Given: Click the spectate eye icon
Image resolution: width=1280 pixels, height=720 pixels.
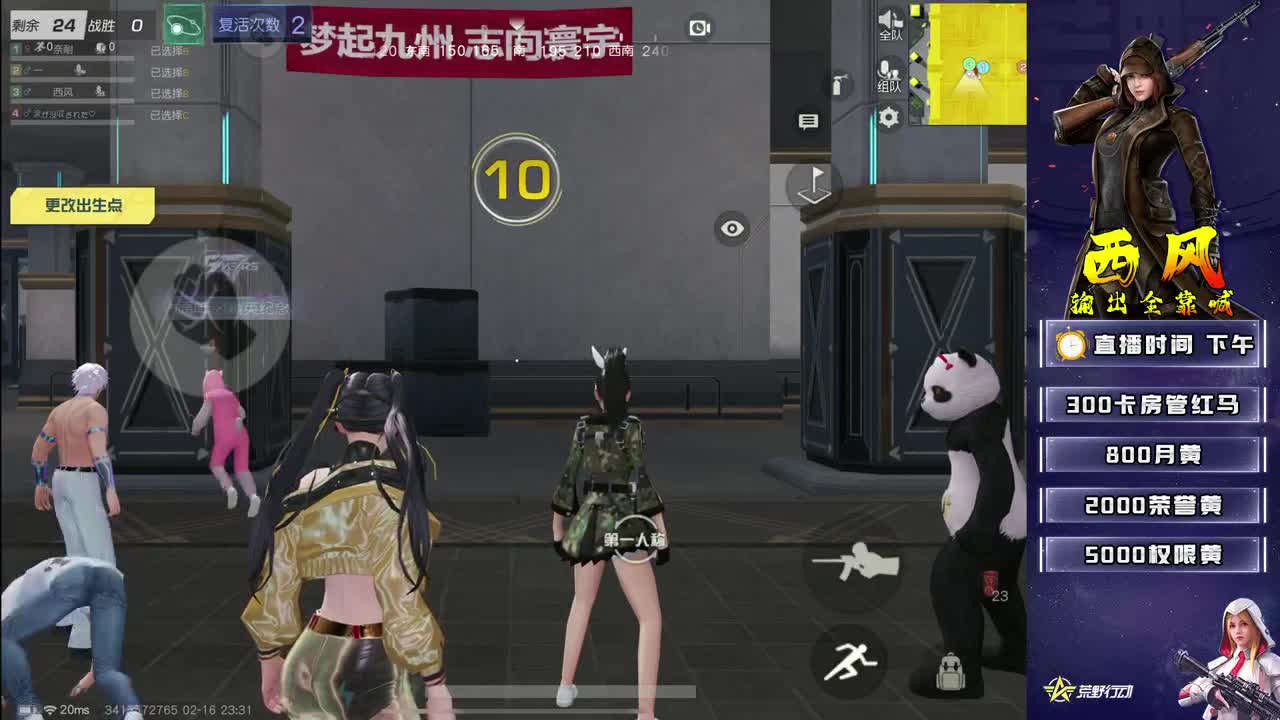Looking at the screenshot, I should coord(731,228).
